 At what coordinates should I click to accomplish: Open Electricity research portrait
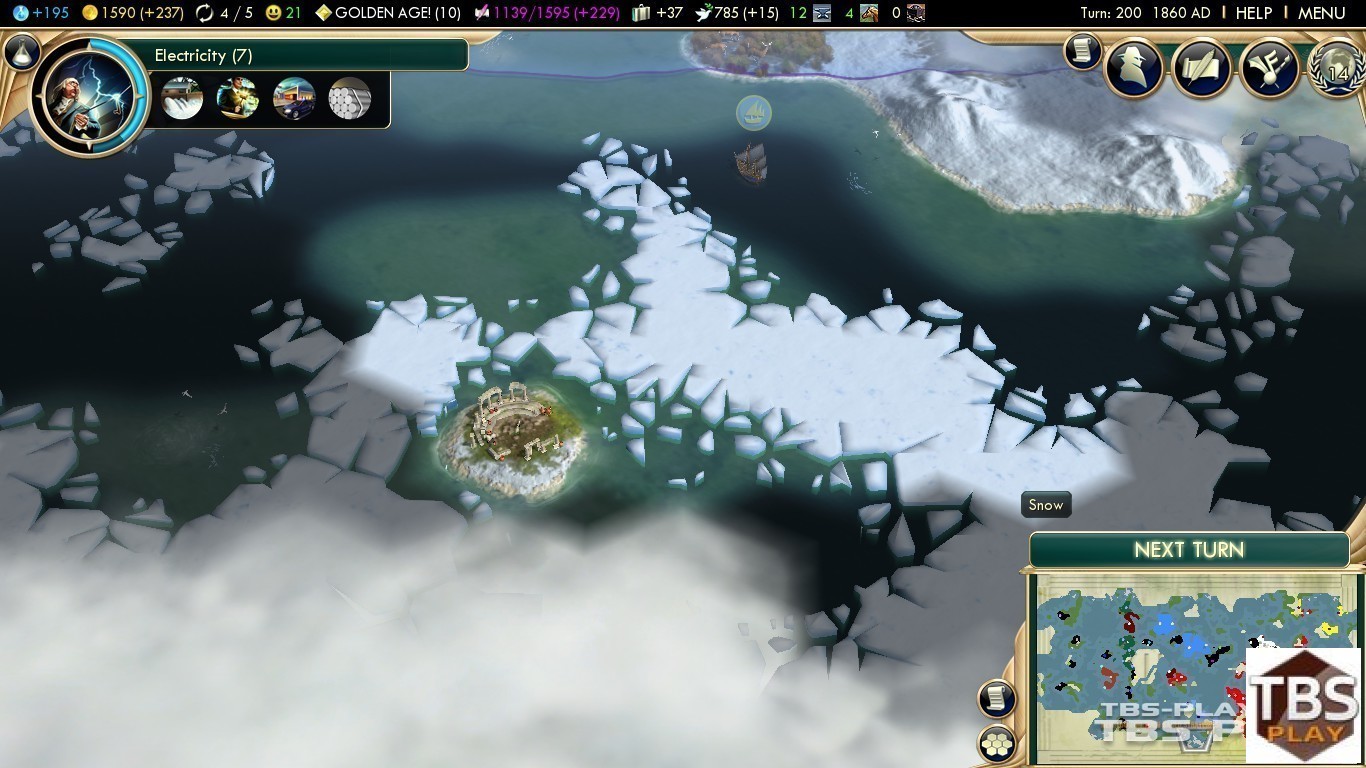point(88,95)
